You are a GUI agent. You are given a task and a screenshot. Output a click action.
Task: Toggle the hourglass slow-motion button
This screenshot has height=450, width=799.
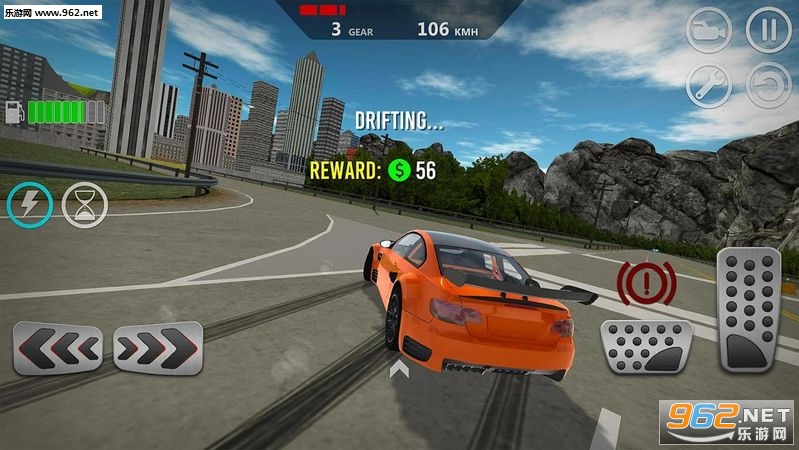point(84,204)
